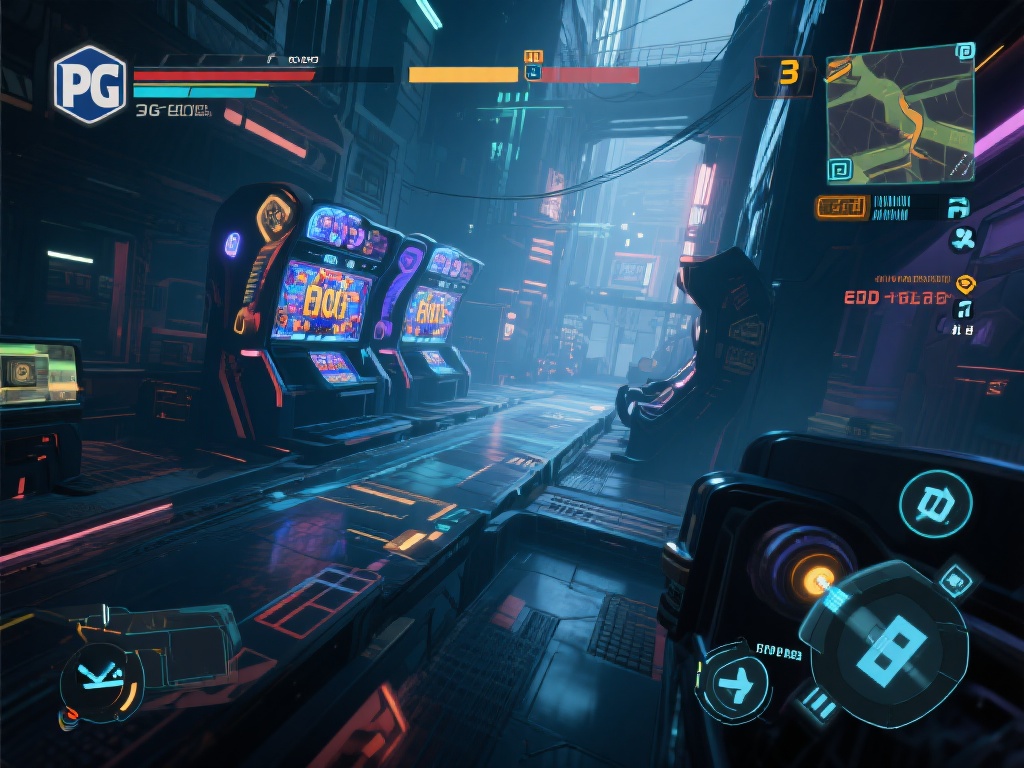
Task: Select the spiral icon at minimap's top corner
Action: [964, 51]
